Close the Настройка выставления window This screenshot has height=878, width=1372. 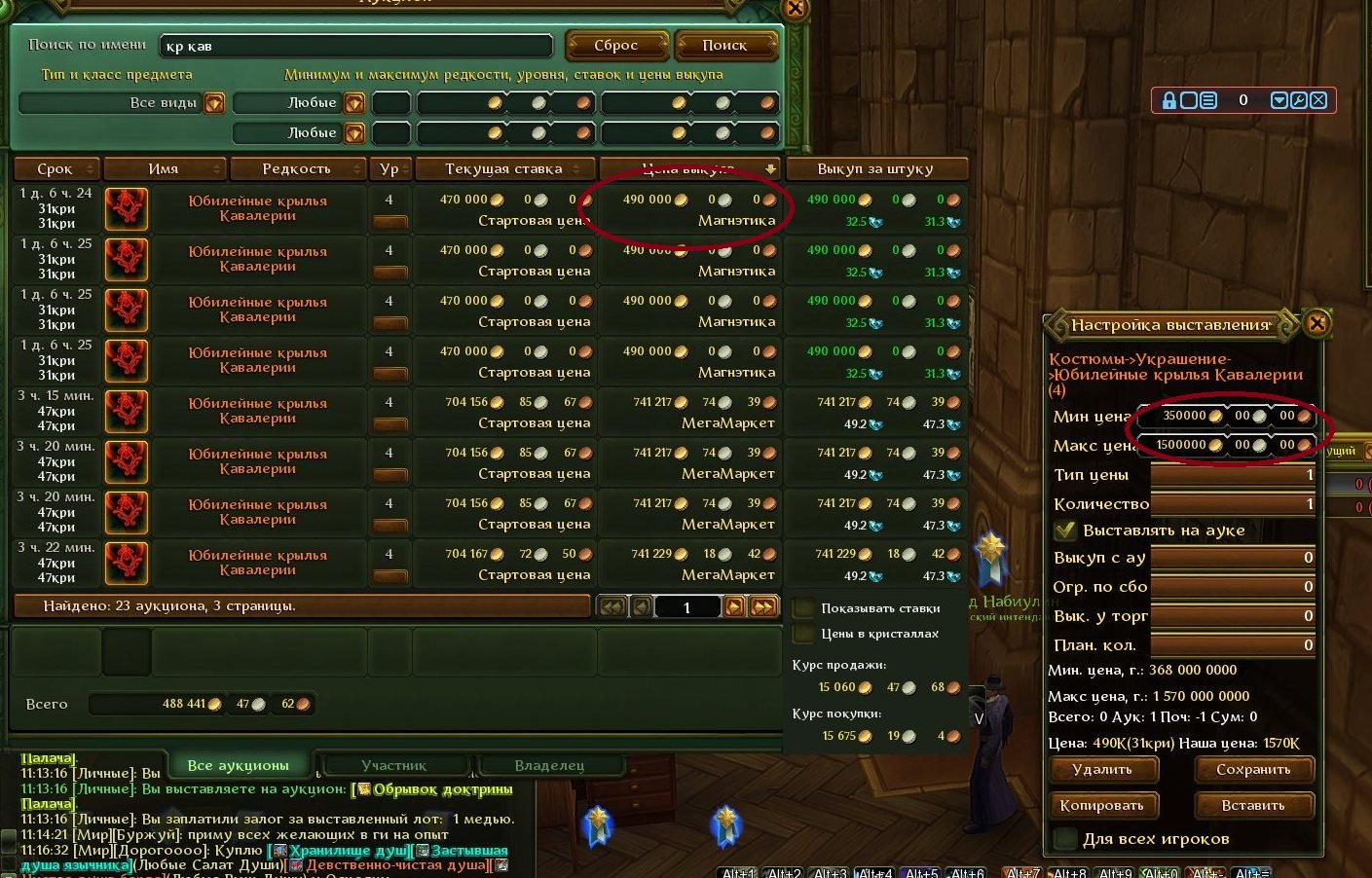(1316, 323)
